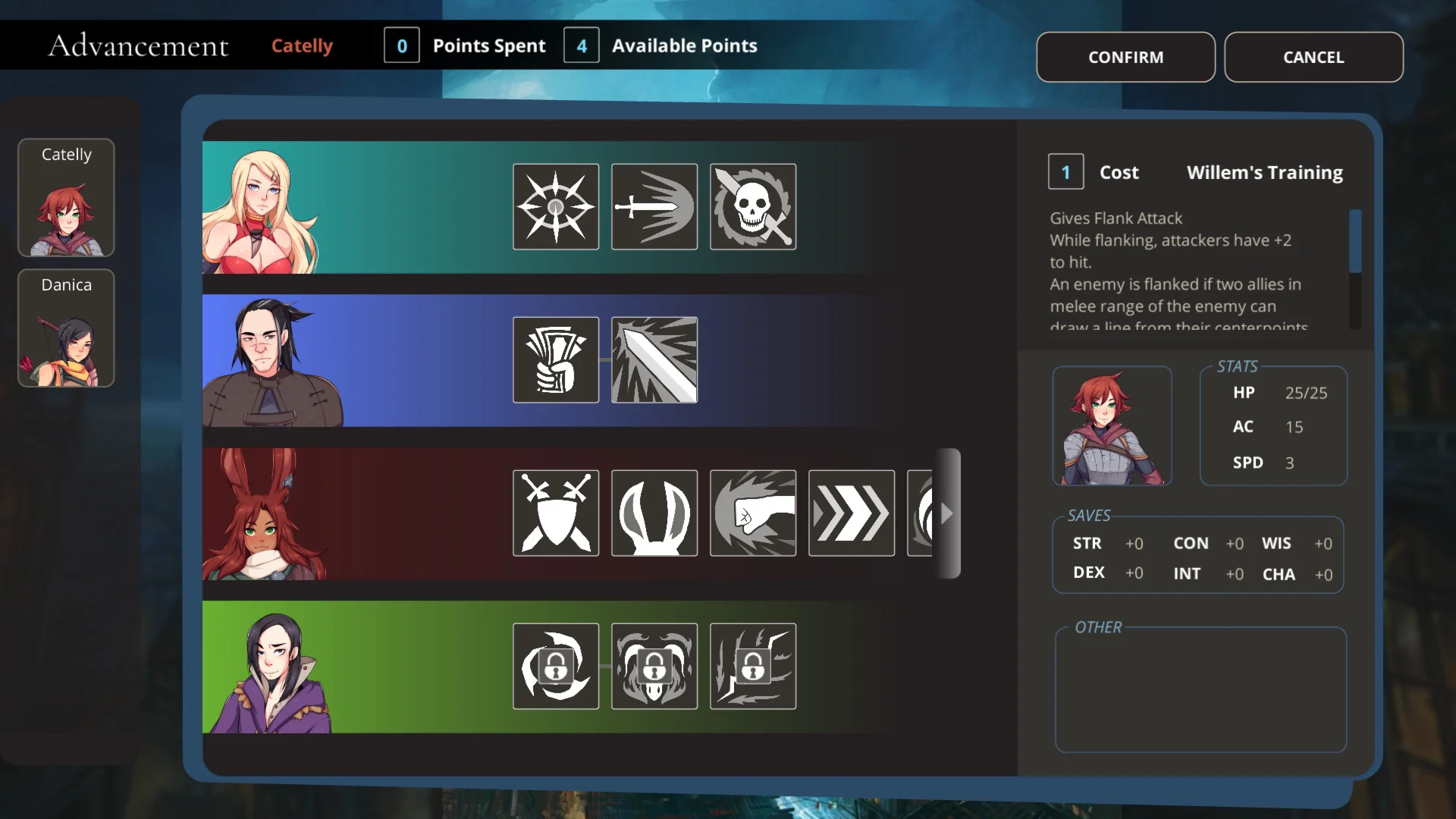Select the locked horned skull skill
The height and width of the screenshot is (819, 1456).
point(654,666)
